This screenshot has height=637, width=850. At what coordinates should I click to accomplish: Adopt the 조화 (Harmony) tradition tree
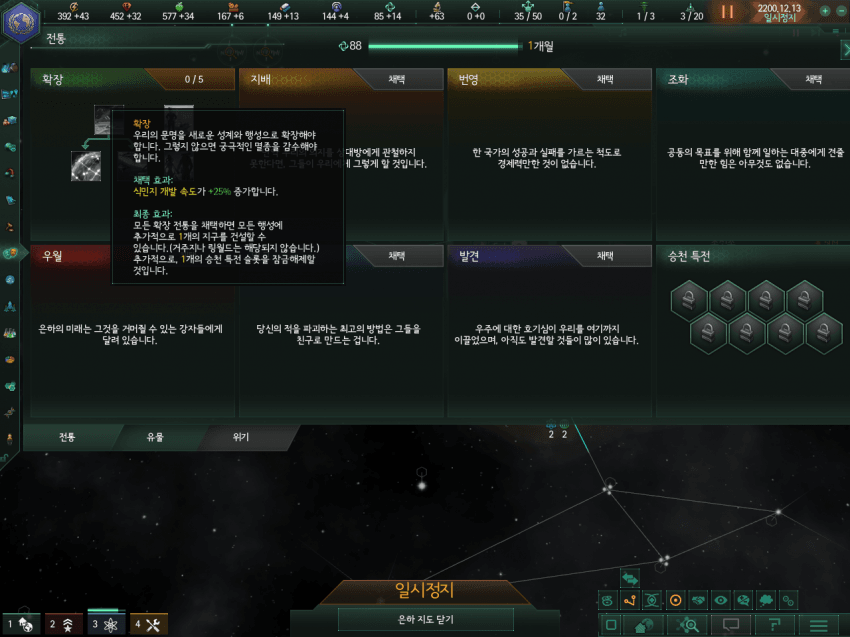(813, 79)
